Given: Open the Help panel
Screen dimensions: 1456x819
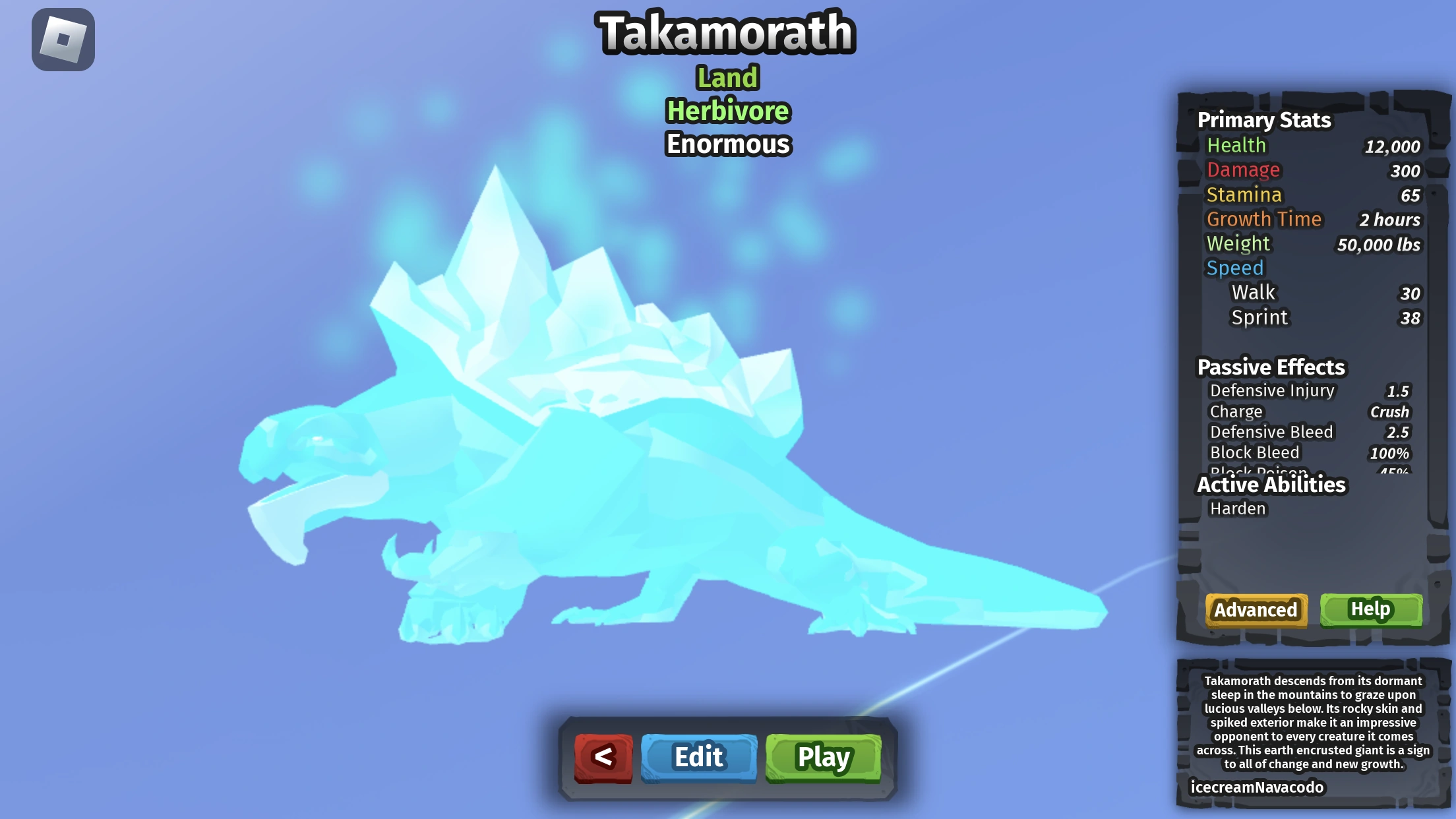Looking at the screenshot, I should pyautogui.click(x=1370, y=609).
